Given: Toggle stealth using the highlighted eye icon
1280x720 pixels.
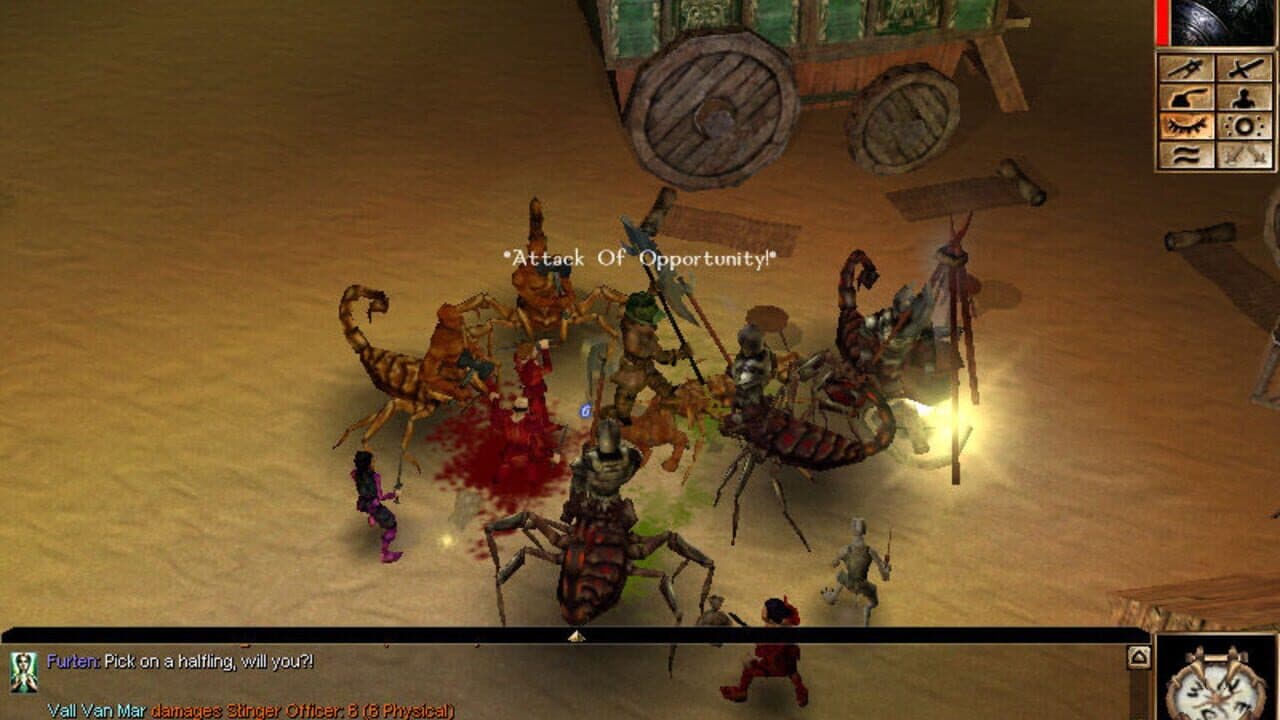Looking at the screenshot, I should (x=1185, y=125).
